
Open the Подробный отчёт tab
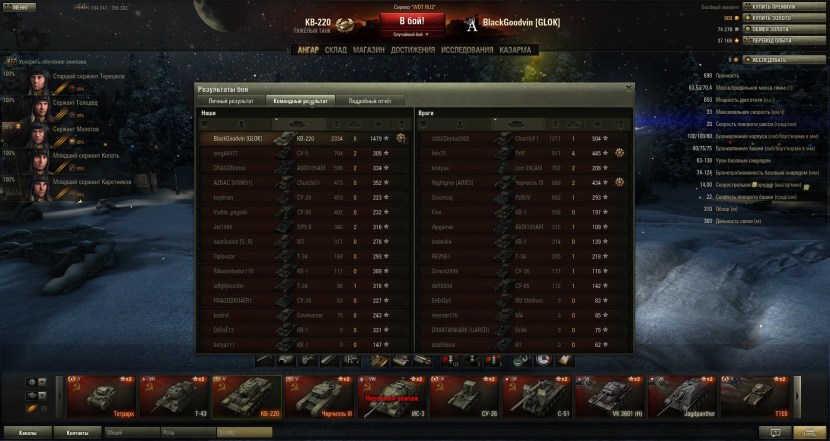369,101
